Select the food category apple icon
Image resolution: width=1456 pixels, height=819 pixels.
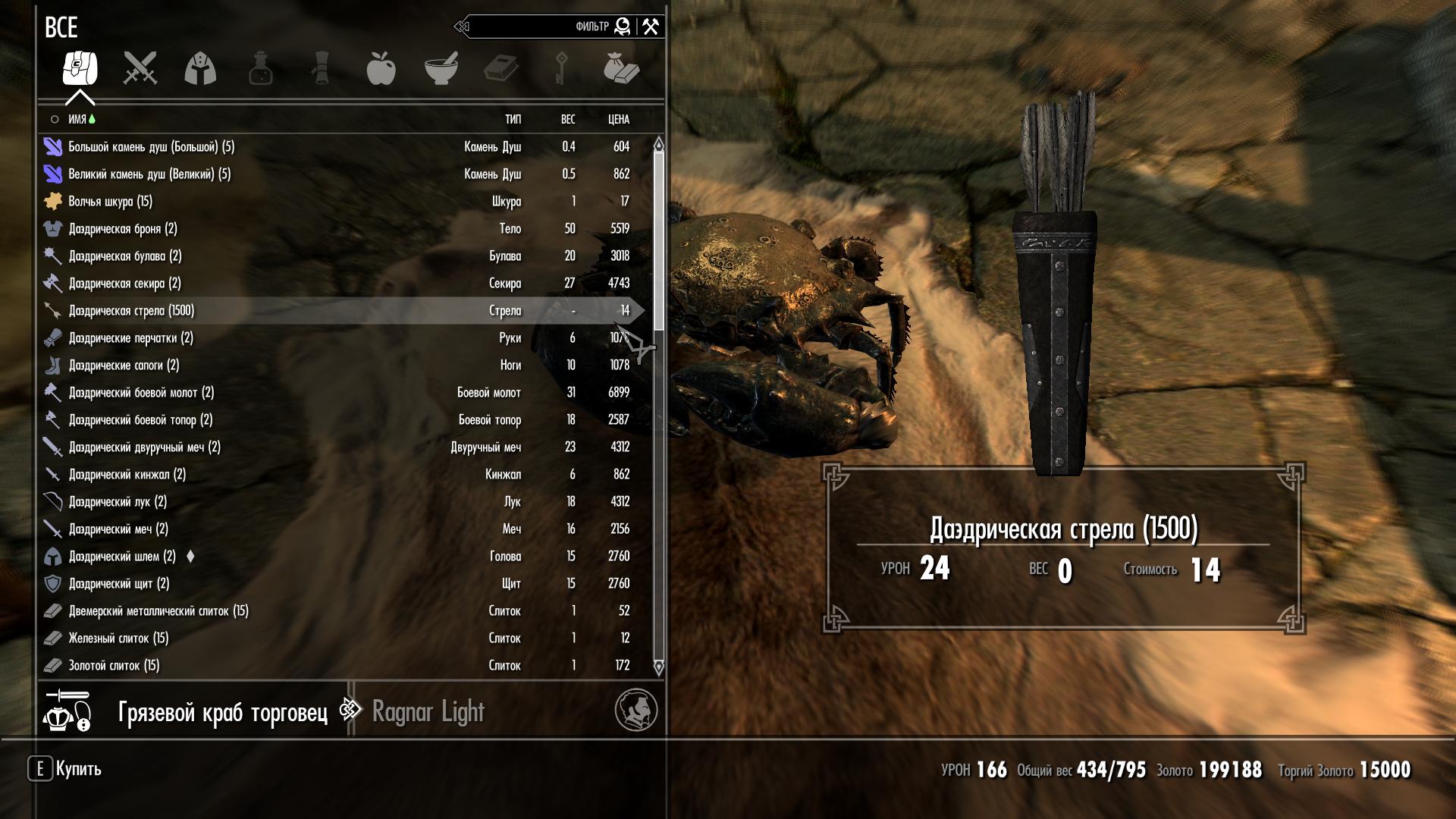(x=381, y=68)
